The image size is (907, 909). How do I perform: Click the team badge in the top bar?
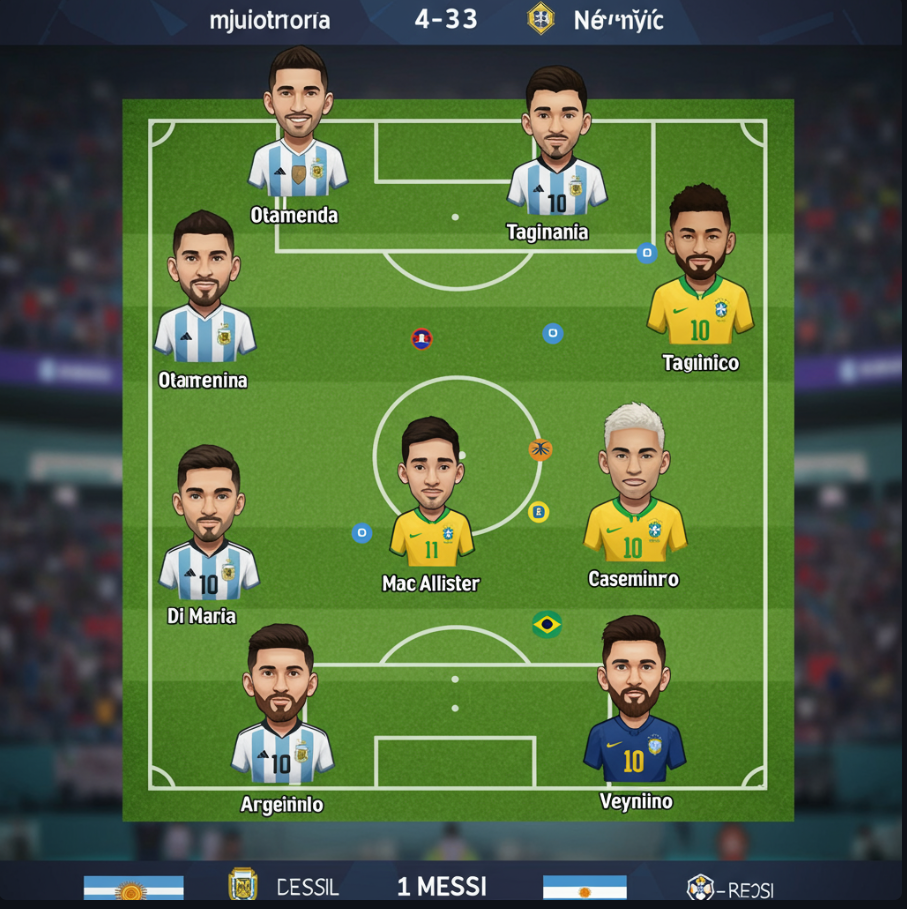pos(541,18)
